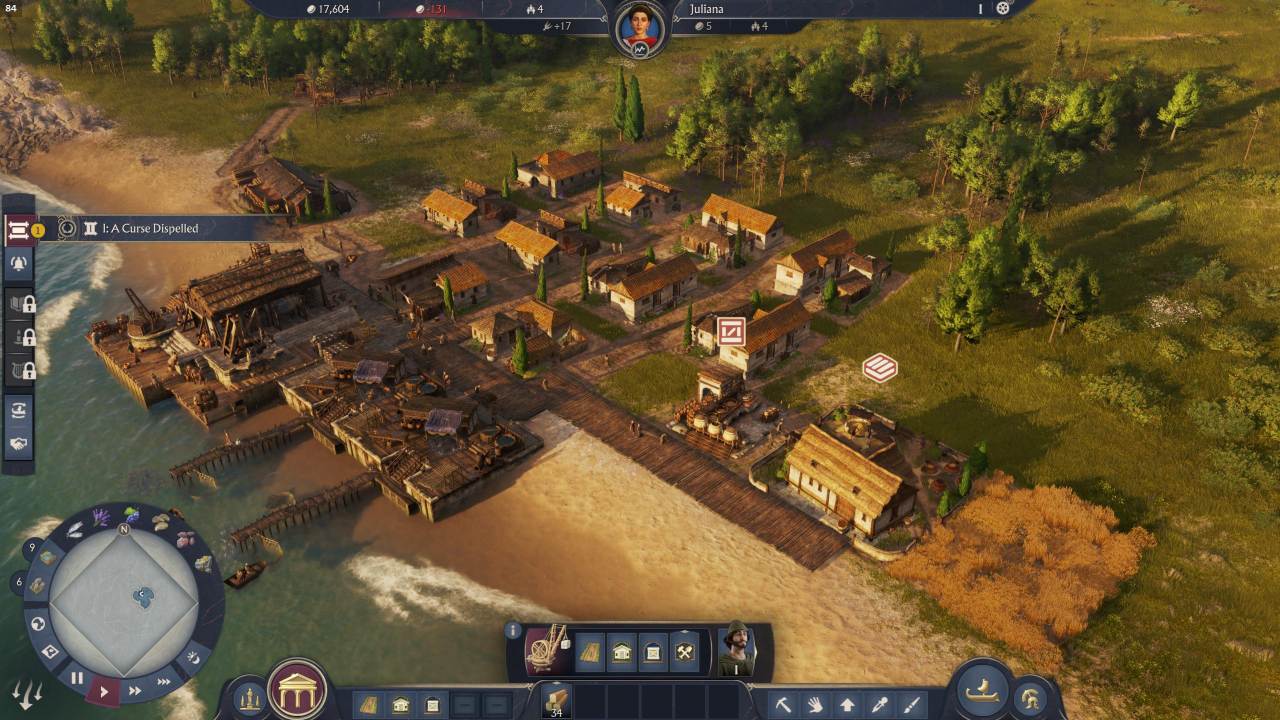This screenshot has height=720, width=1280.
Task: Toggle the day-night cycle button
Action: [194, 657]
